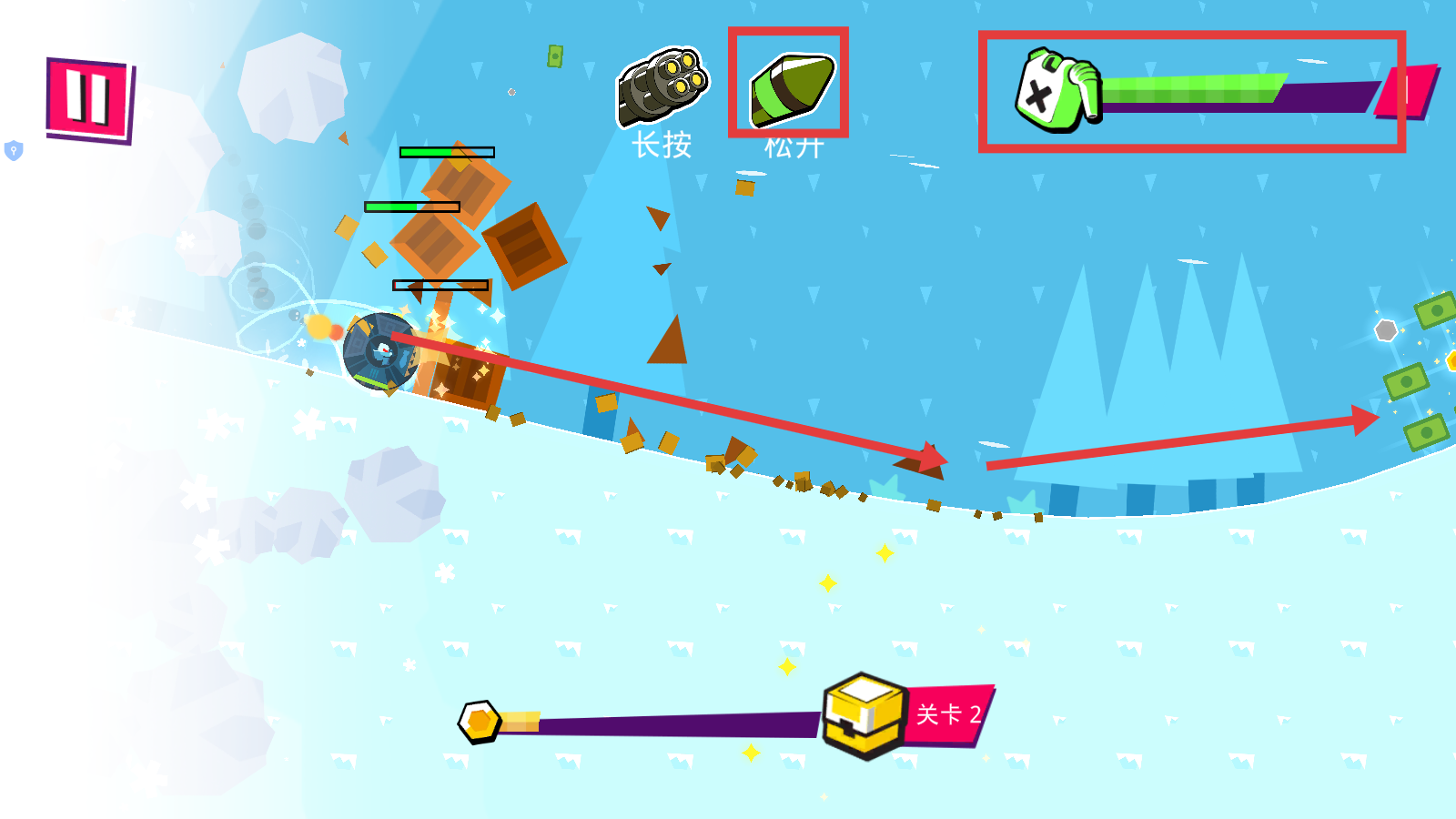
Task: Fire the green rocket weapon
Action: [790, 87]
